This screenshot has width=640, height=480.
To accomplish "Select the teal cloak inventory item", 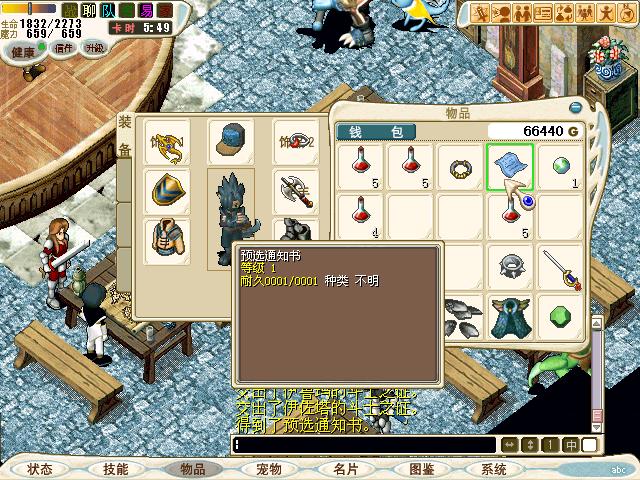I will (x=510, y=316).
